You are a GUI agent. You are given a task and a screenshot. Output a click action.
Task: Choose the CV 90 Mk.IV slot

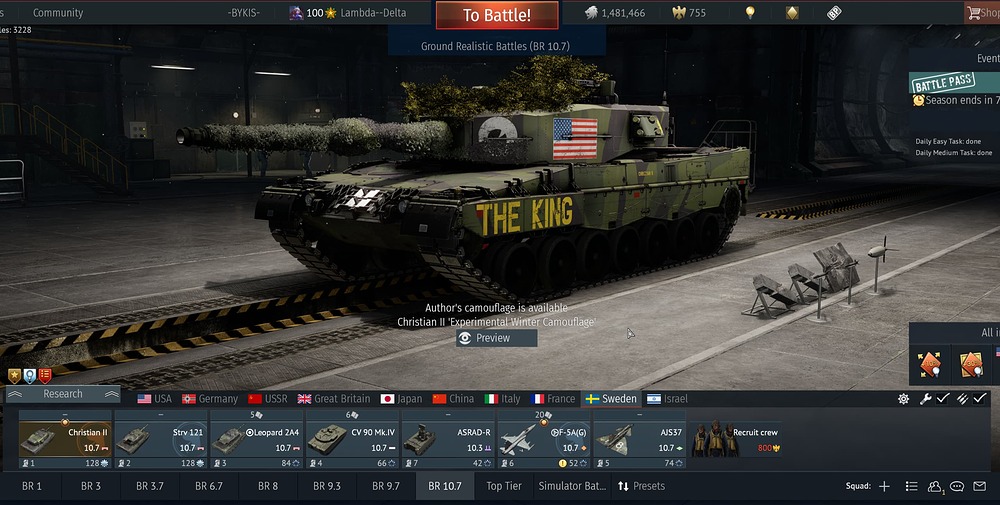tap(352, 440)
